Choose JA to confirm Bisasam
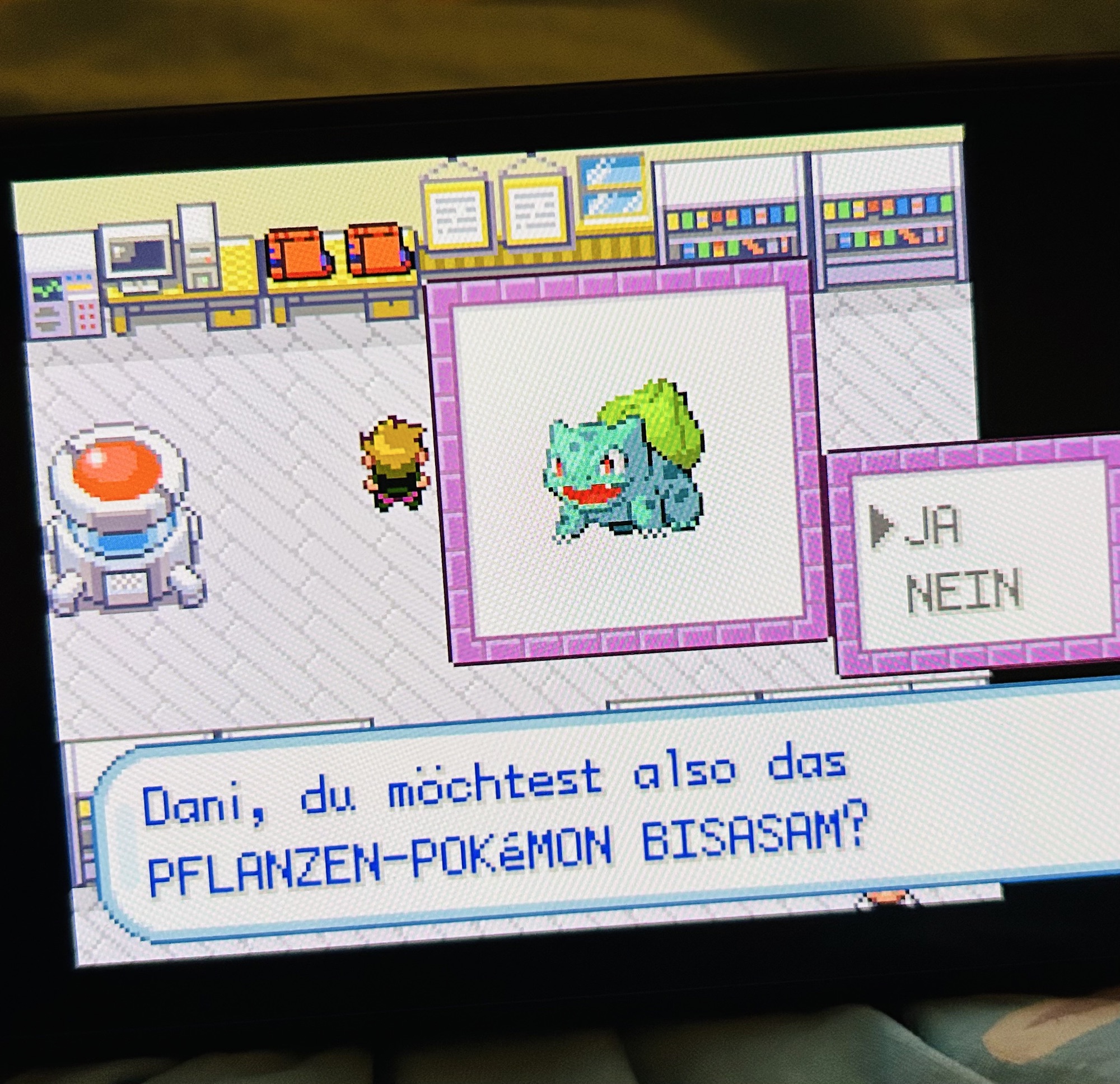 pyautogui.click(x=932, y=526)
